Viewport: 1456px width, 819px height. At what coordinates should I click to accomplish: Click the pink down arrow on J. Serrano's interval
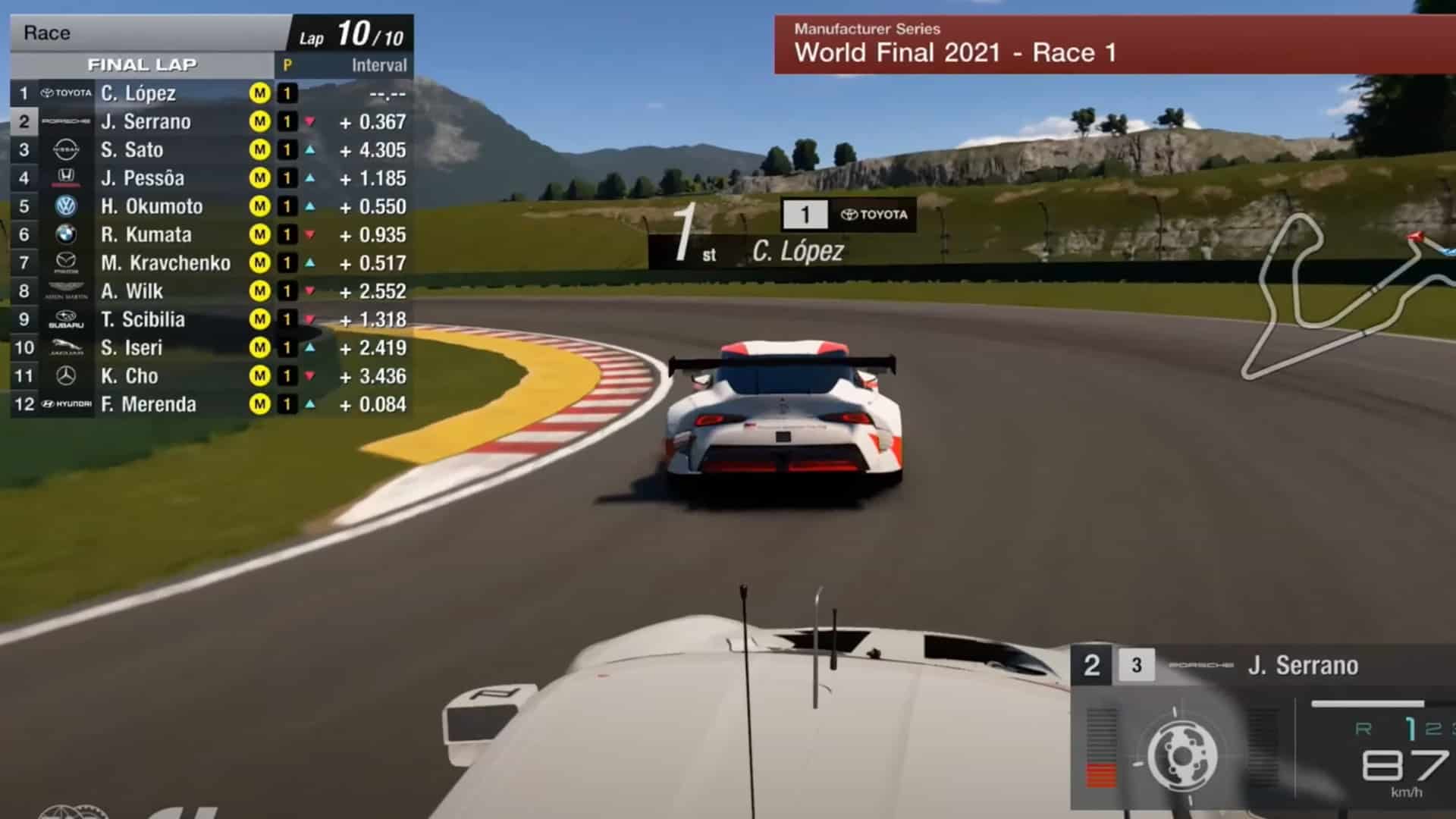point(309,121)
